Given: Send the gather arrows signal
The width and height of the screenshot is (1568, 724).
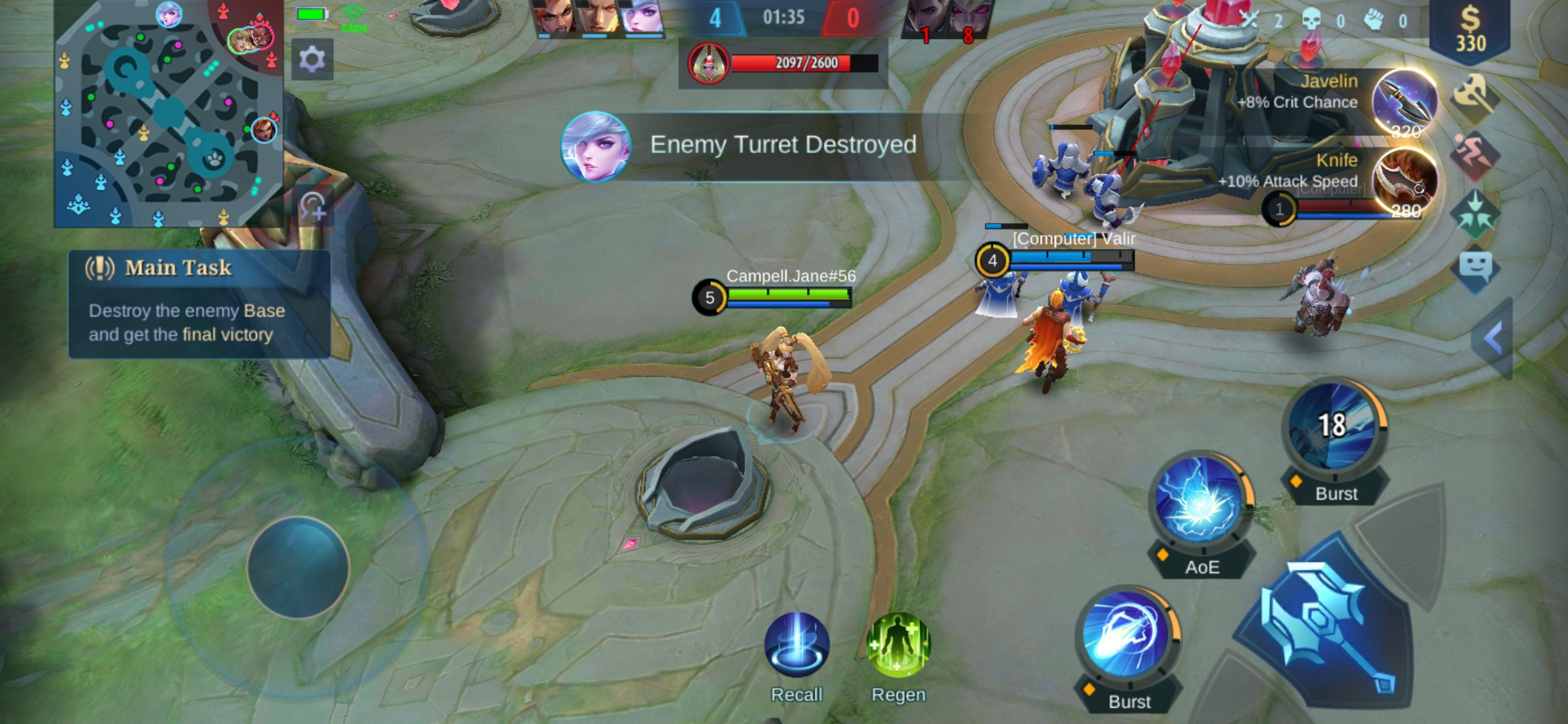Looking at the screenshot, I should 1475,215.
